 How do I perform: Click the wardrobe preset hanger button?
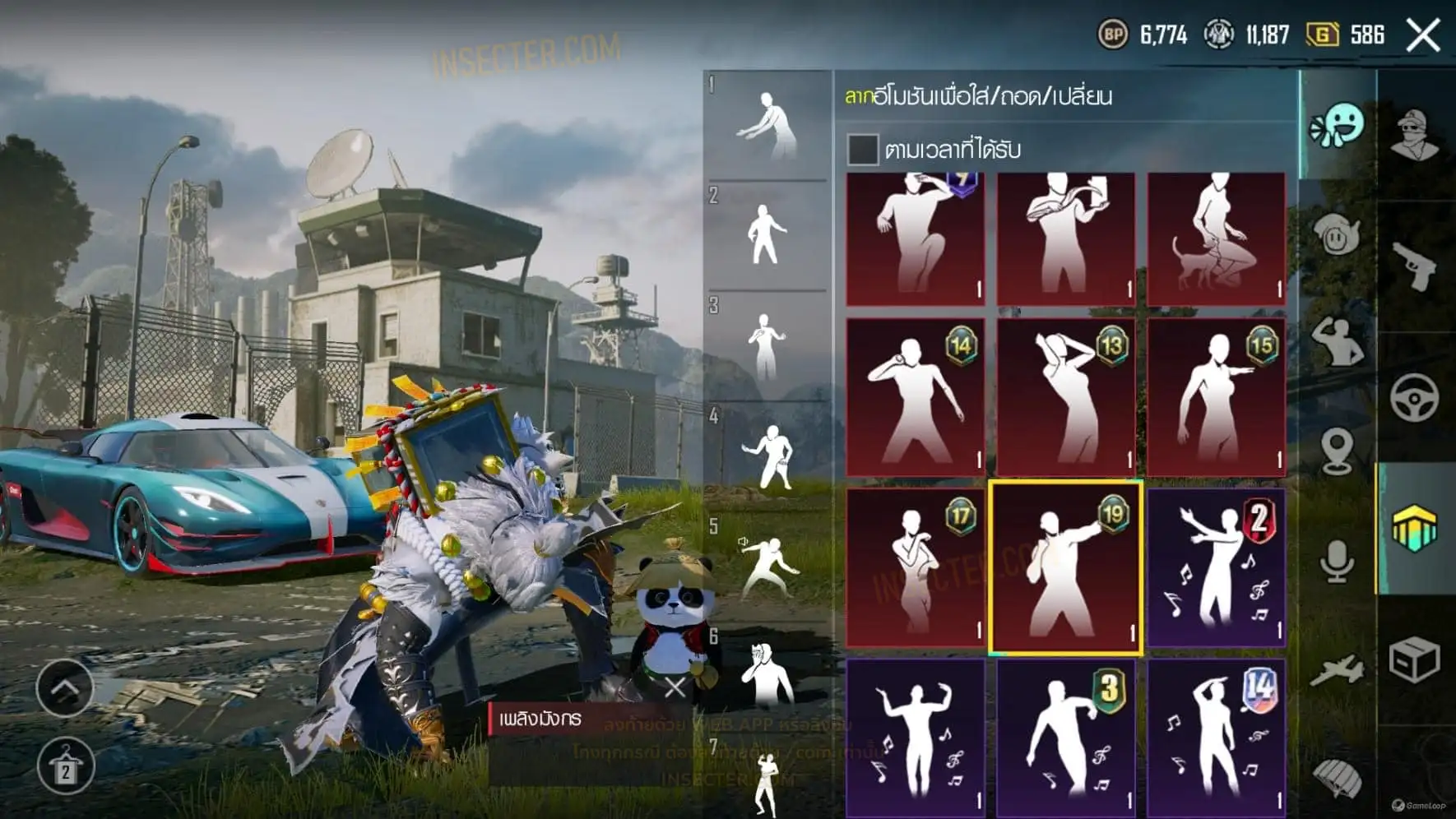tap(65, 766)
